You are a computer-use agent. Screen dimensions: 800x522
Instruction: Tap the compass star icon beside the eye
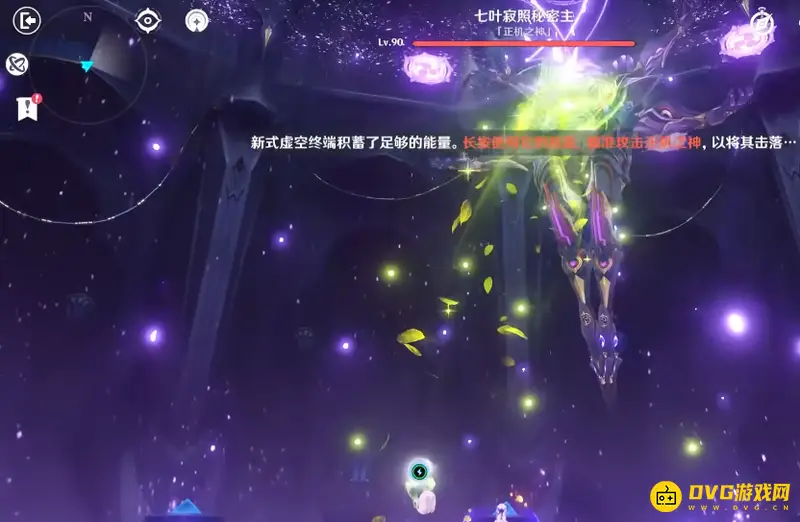[197, 20]
